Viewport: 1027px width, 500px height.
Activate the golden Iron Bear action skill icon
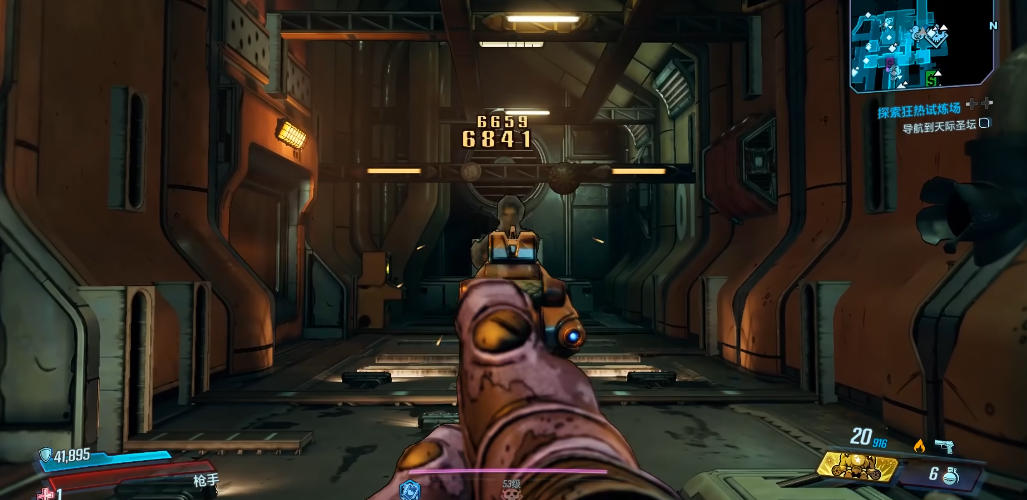pyautogui.click(x=858, y=465)
